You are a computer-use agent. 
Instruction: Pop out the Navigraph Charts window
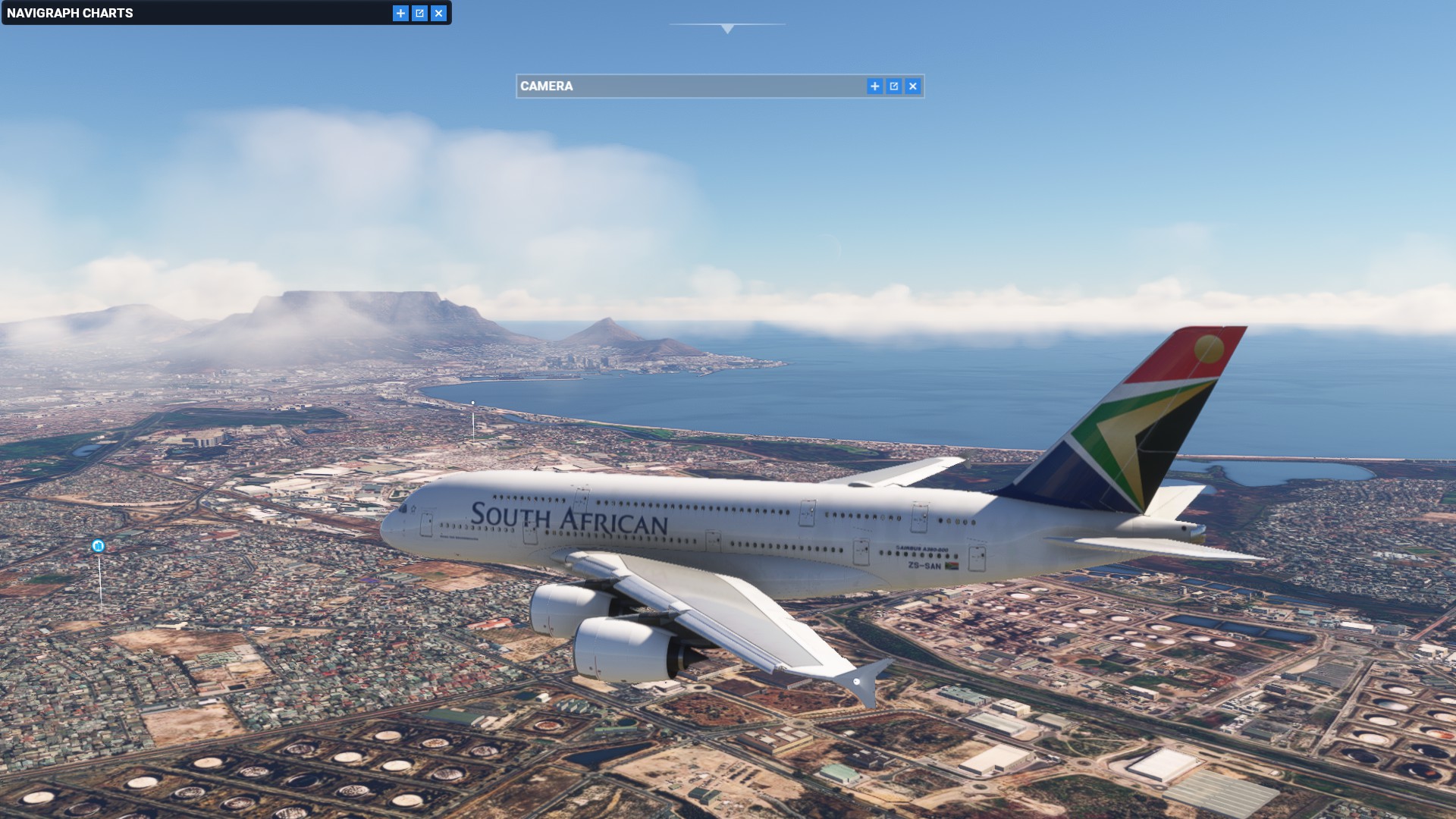pyautogui.click(x=419, y=13)
